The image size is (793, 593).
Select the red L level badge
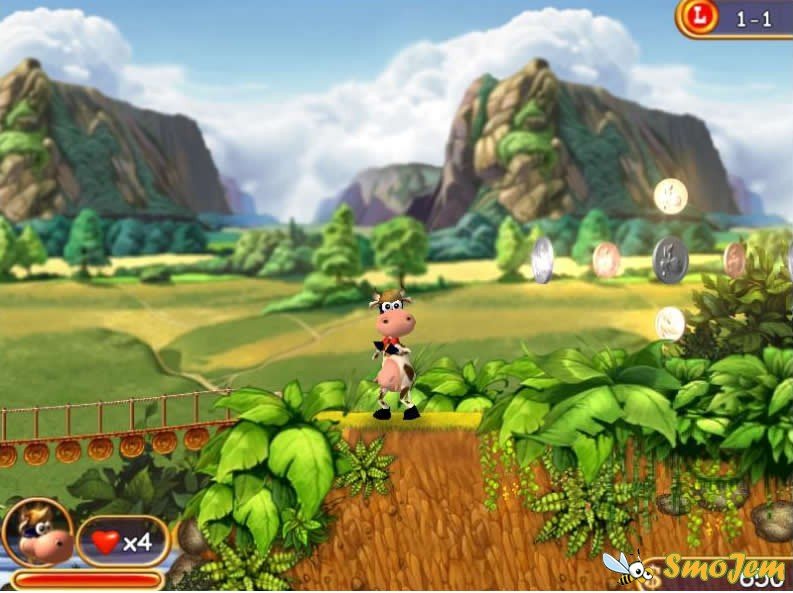pyautogui.click(x=699, y=17)
